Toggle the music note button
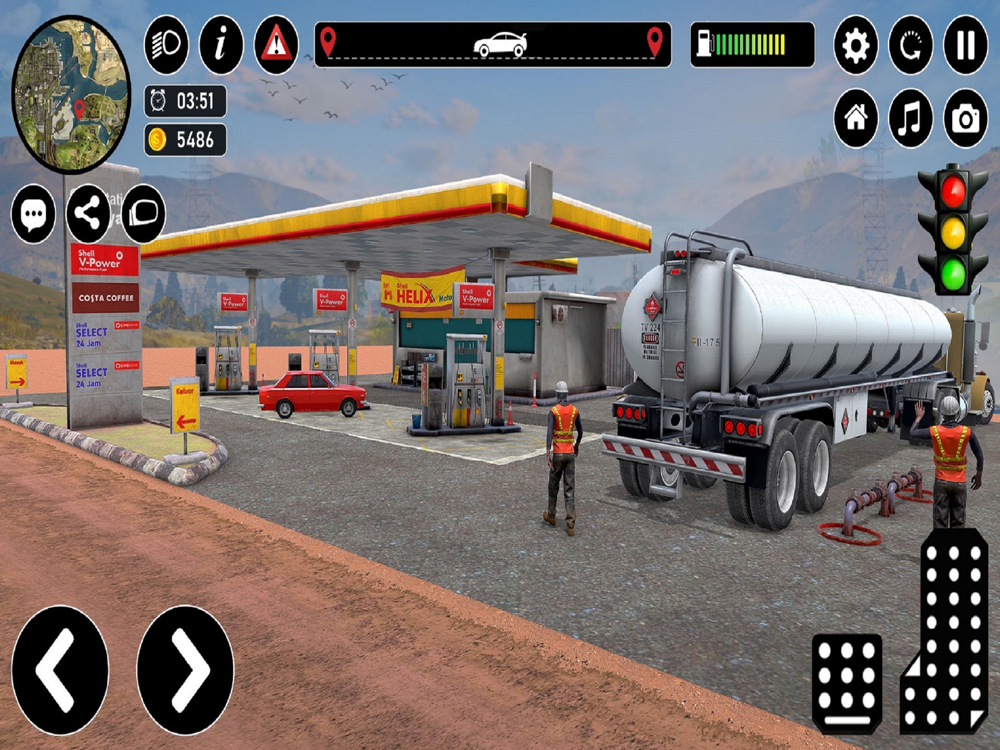This screenshot has width=1000, height=750. click(x=911, y=119)
